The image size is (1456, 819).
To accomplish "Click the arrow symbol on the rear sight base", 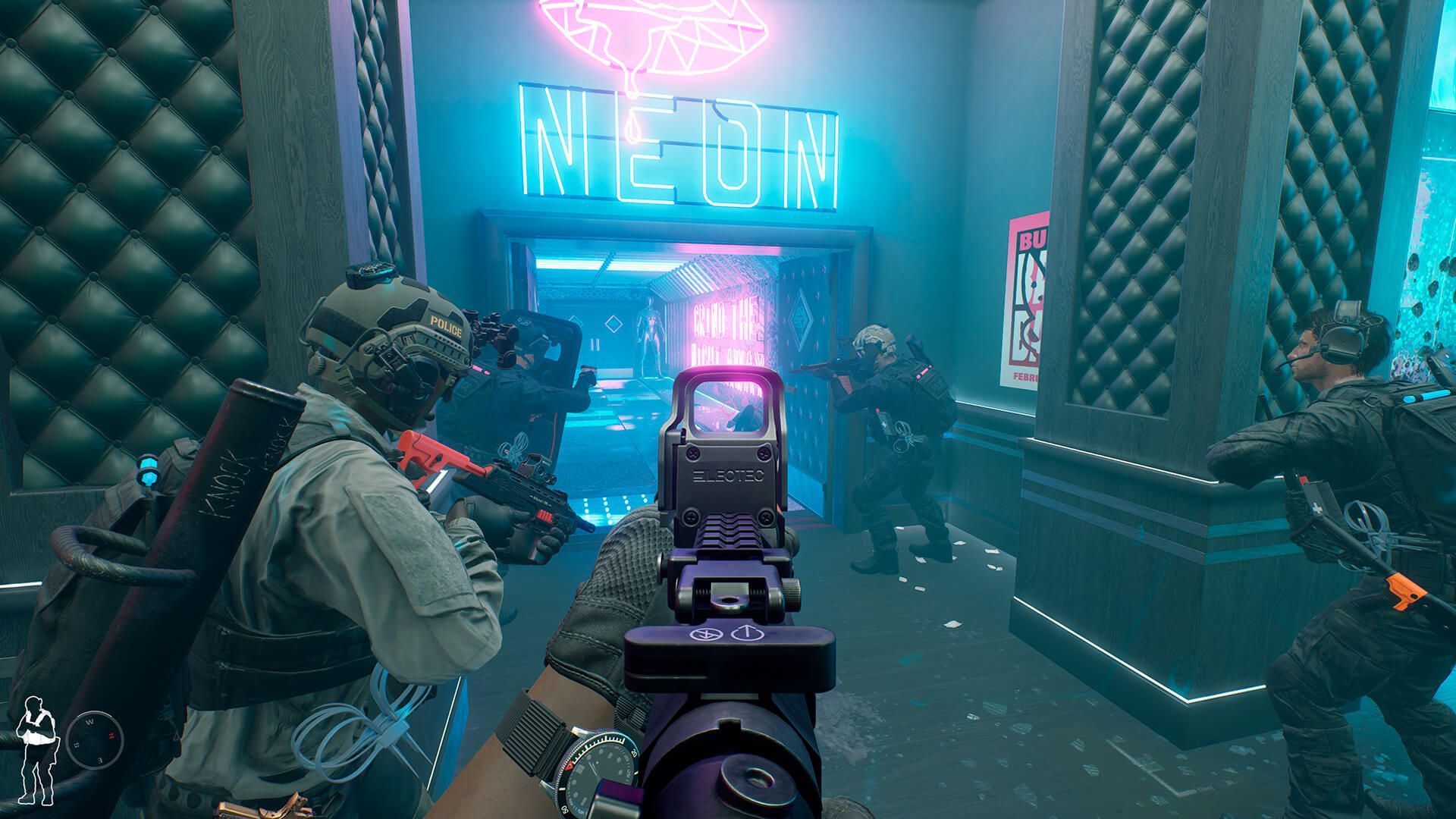I will [748, 633].
